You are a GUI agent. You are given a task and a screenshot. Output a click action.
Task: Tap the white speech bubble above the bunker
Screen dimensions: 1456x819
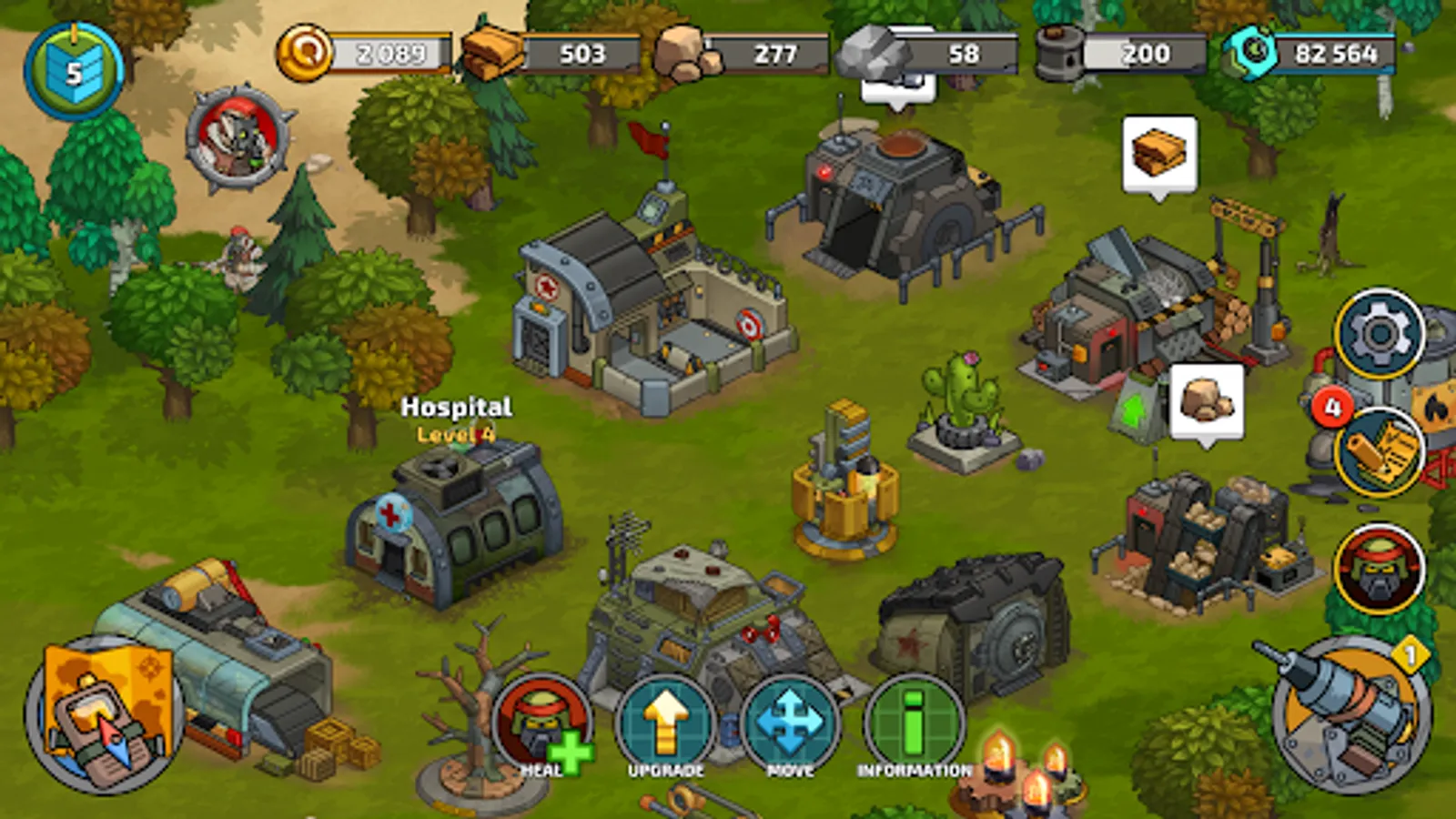pos(897,86)
